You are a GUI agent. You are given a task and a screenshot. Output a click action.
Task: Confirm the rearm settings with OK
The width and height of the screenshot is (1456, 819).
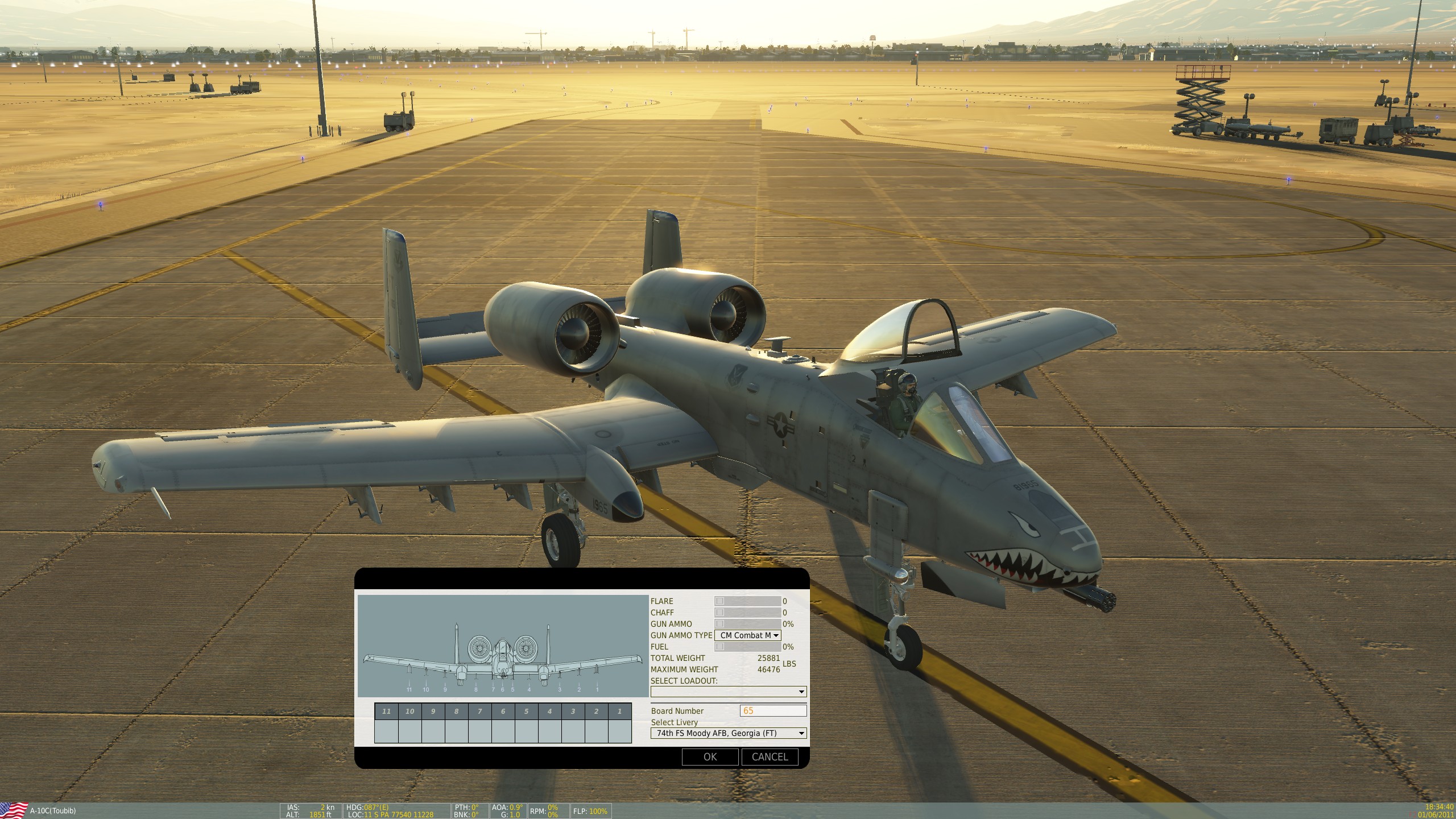710,757
